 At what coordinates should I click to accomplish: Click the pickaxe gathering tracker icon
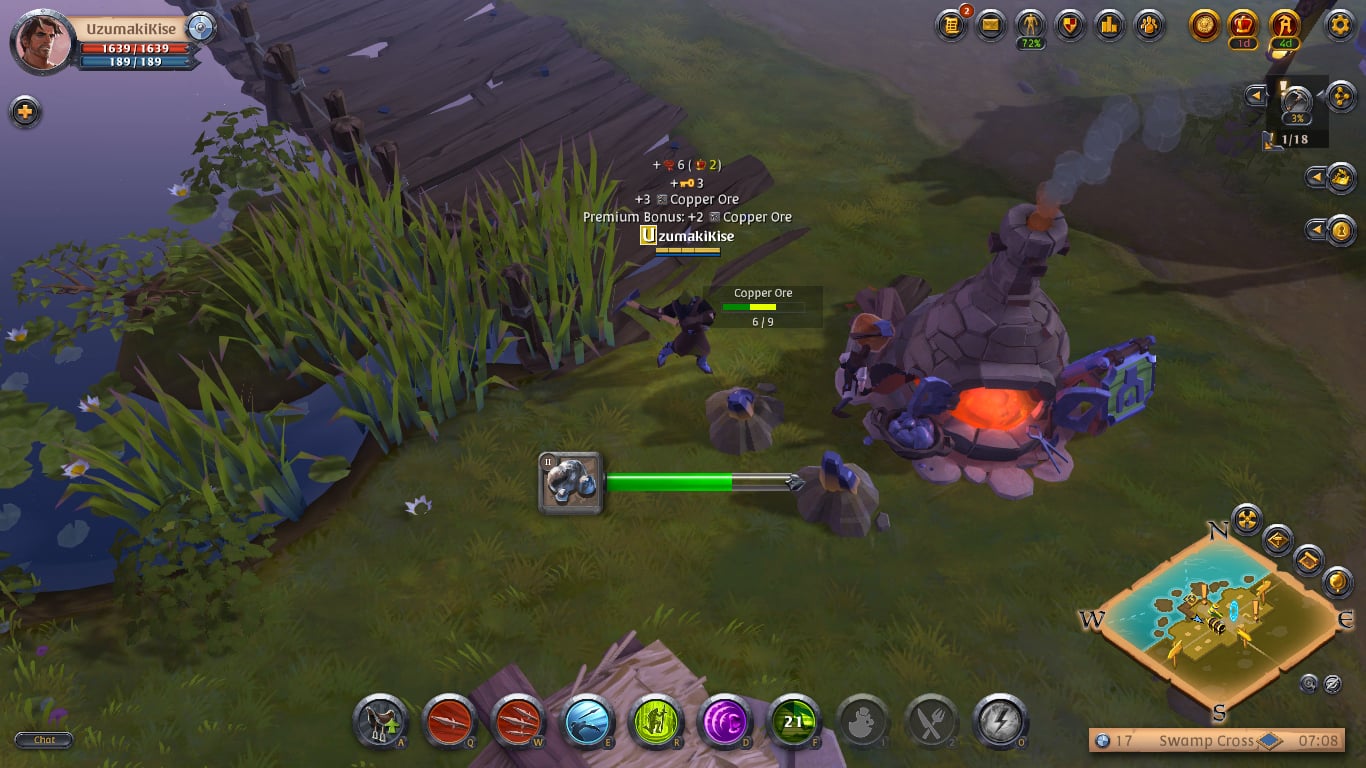point(1296,101)
